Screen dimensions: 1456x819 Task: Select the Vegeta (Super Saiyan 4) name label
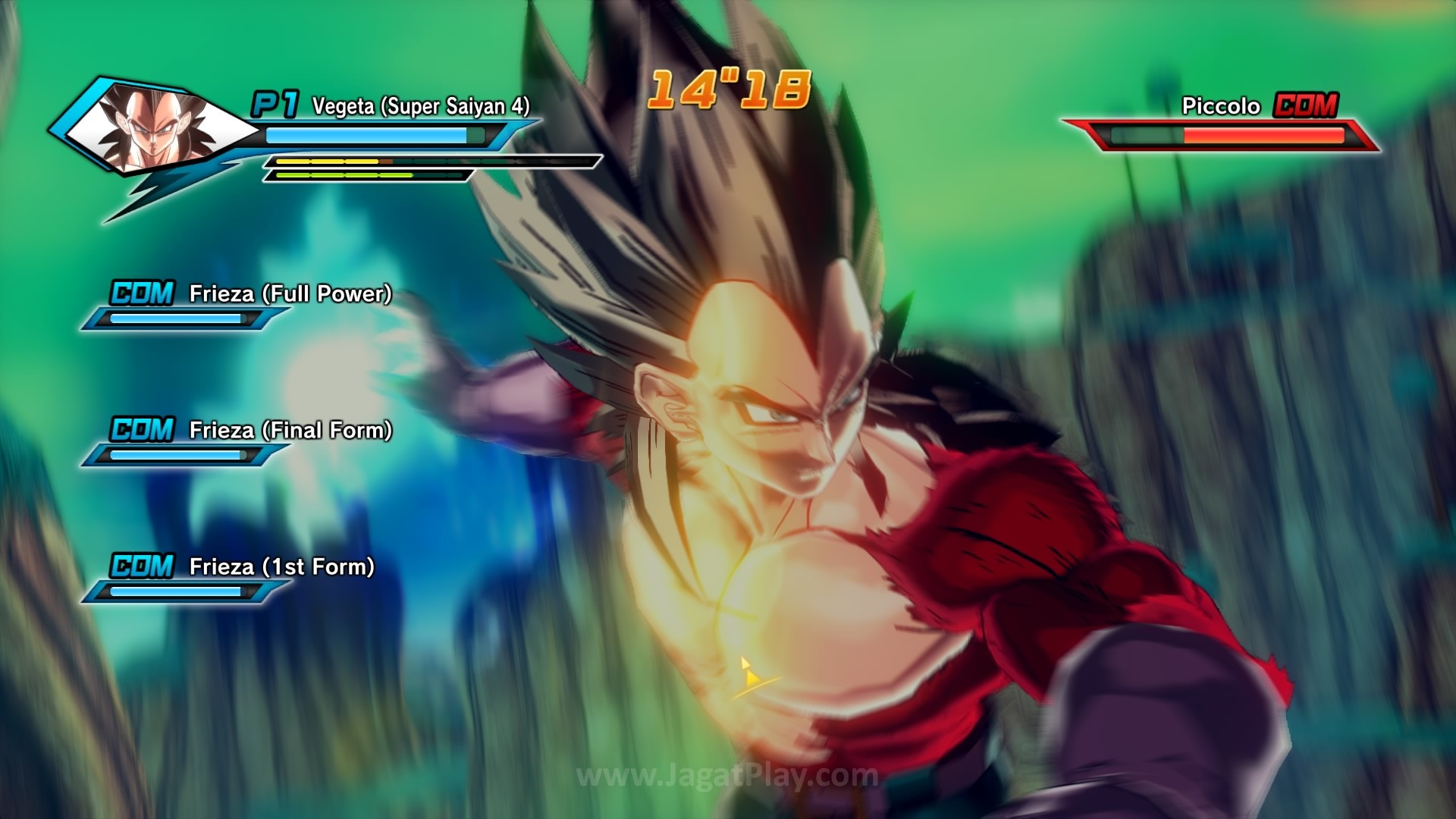pos(419,105)
